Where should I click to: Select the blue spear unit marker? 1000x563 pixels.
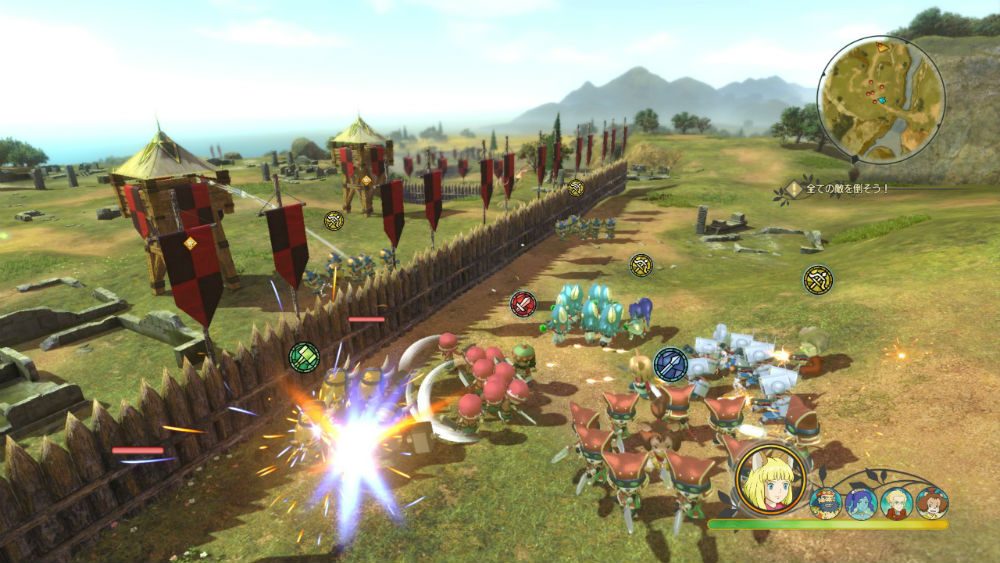pyautogui.click(x=671, y=364)
